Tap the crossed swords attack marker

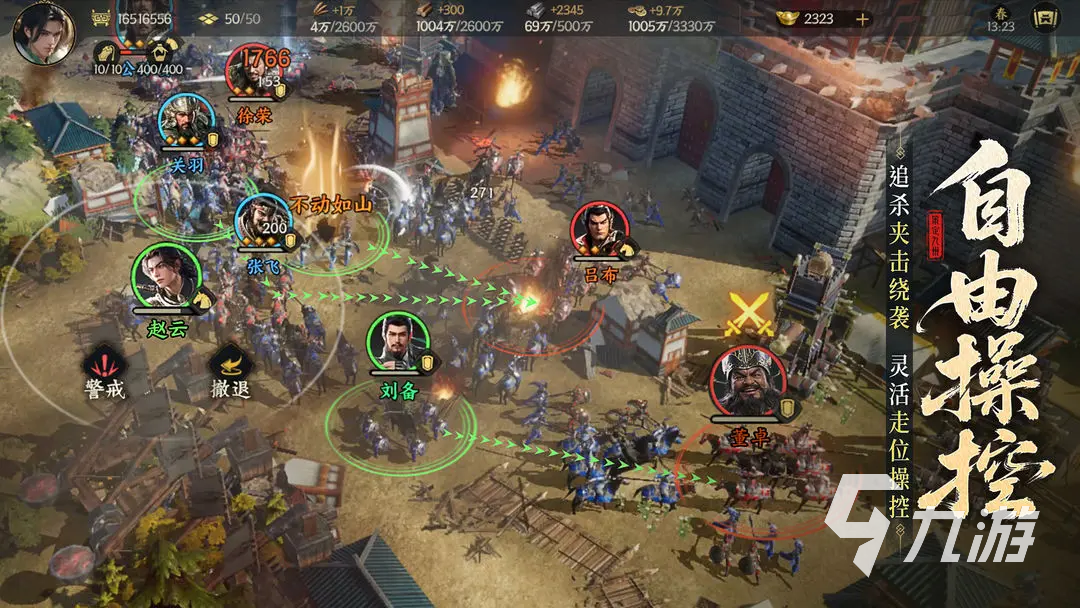coord(747,313)
